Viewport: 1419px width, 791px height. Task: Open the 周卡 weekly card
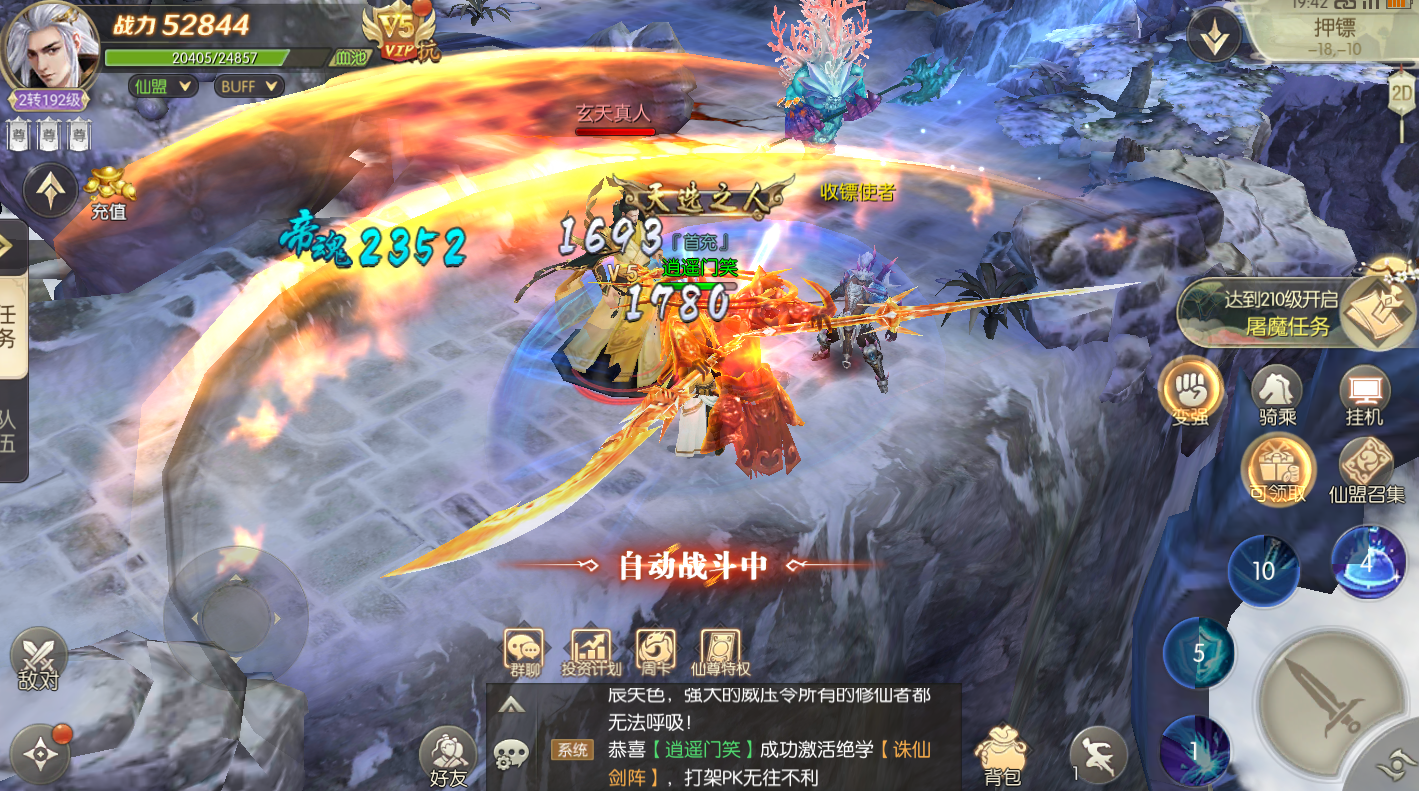(x=656, y=651)
